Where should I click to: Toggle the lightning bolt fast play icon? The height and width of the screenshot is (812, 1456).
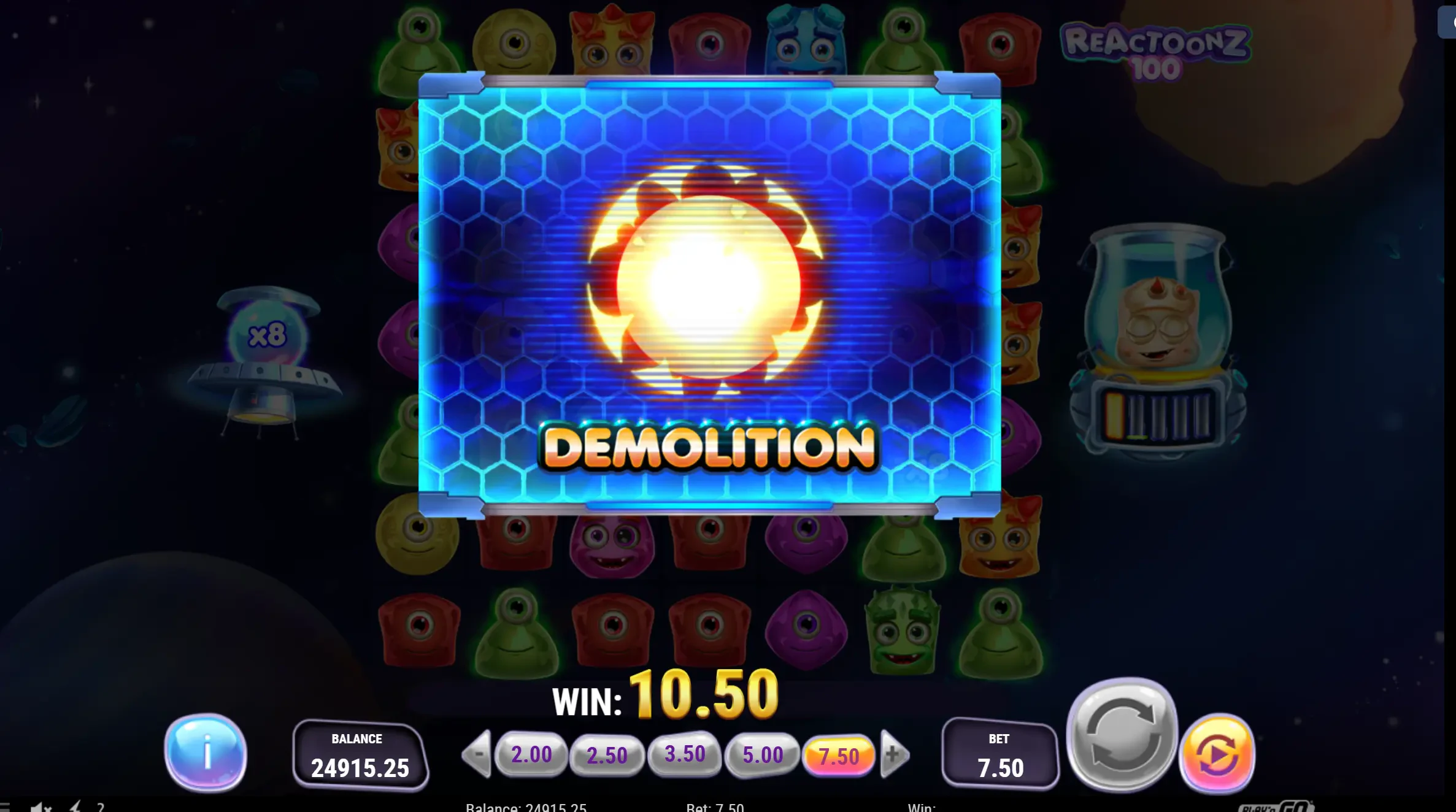pyautogui.click(x=75, y=807)
